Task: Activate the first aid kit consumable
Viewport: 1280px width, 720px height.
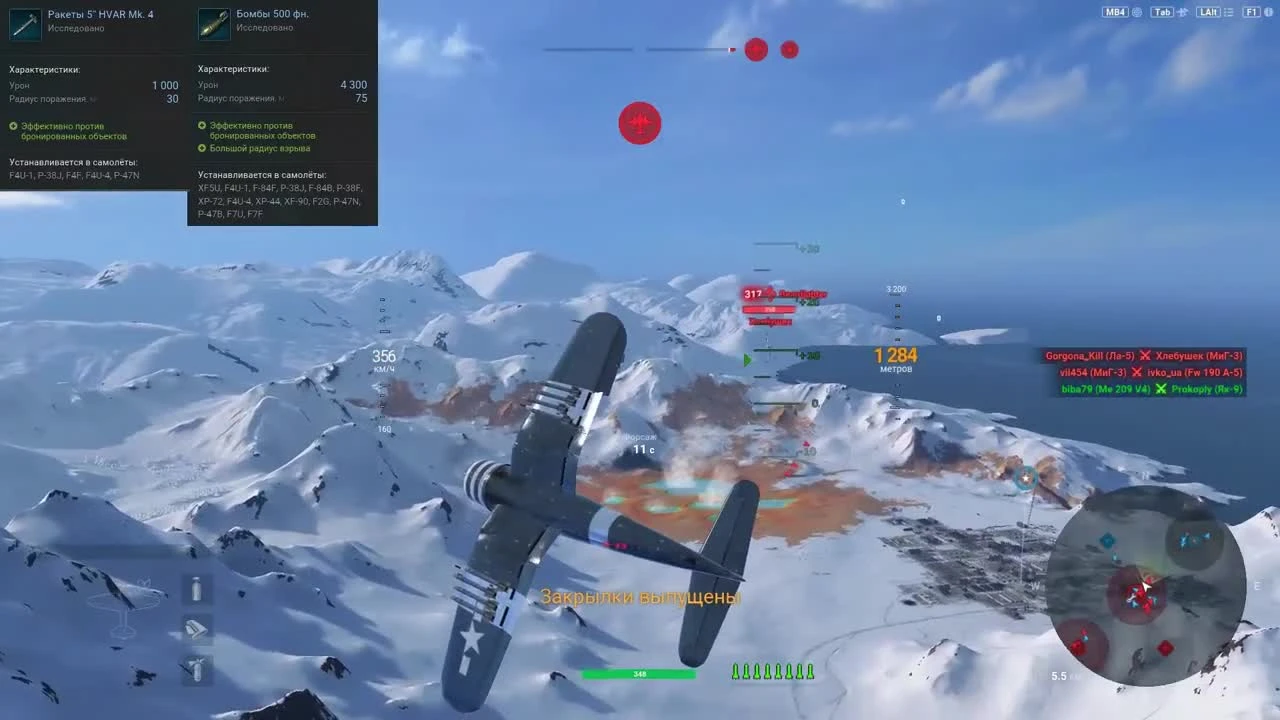Action: [x=196, y=590]
